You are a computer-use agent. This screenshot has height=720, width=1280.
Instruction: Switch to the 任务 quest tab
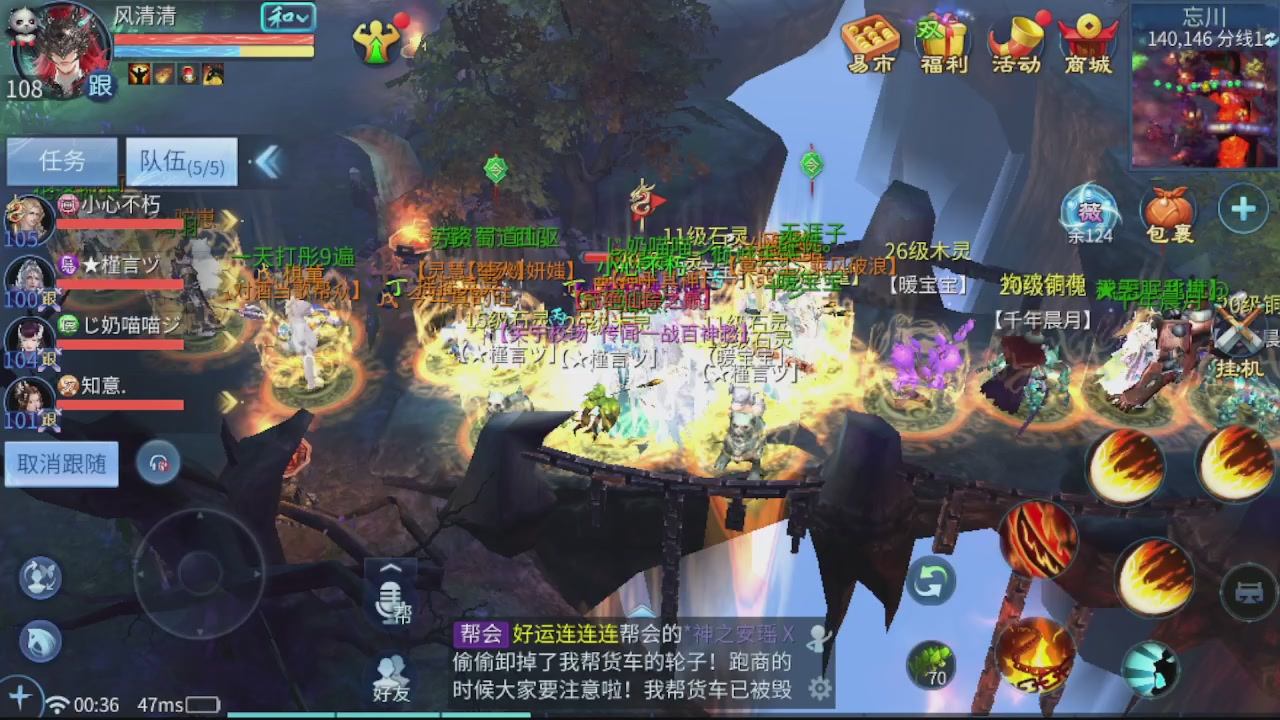60,162
